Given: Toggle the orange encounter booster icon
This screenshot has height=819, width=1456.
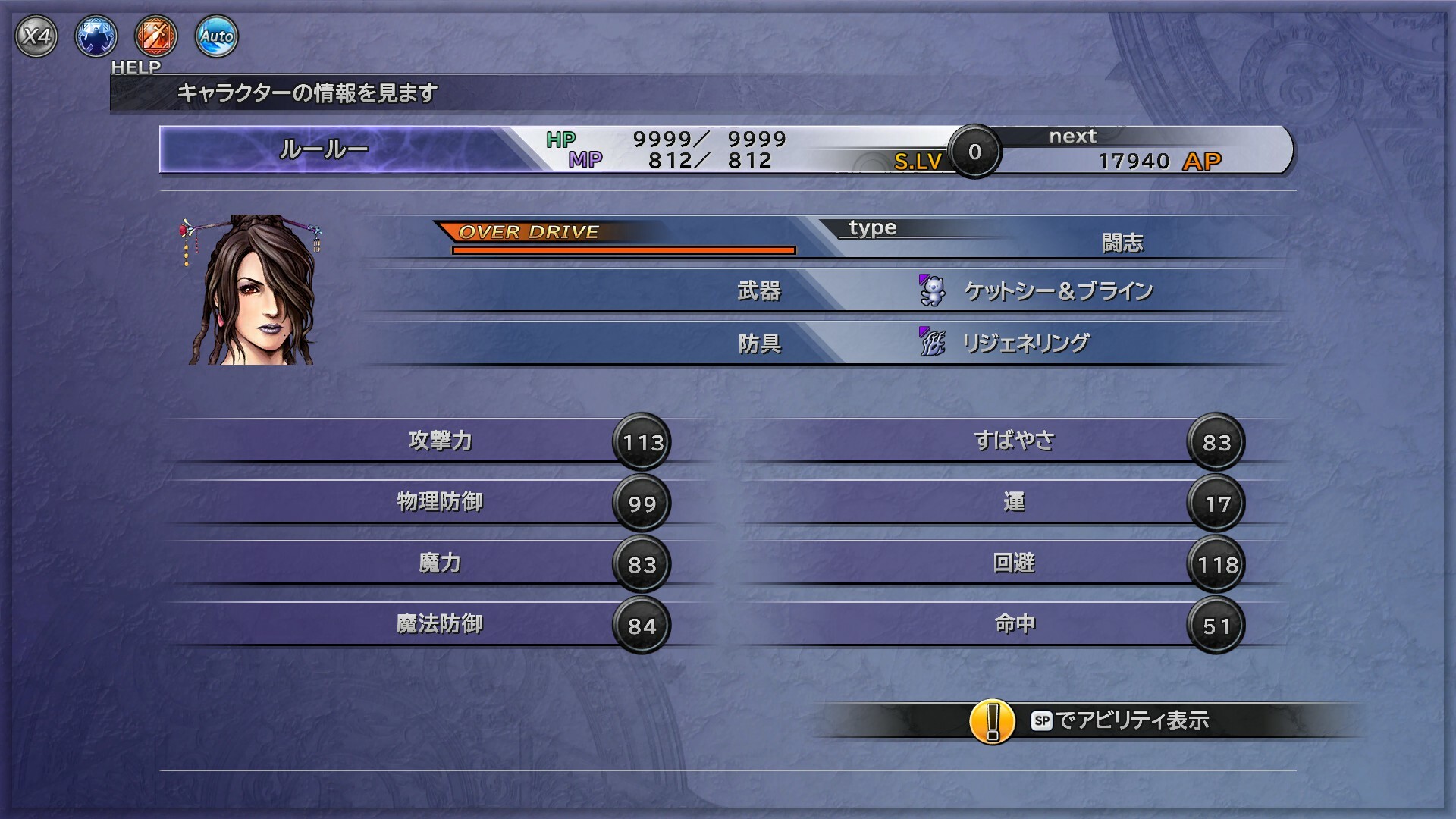Looking at the screenshot, I should 156,36.
